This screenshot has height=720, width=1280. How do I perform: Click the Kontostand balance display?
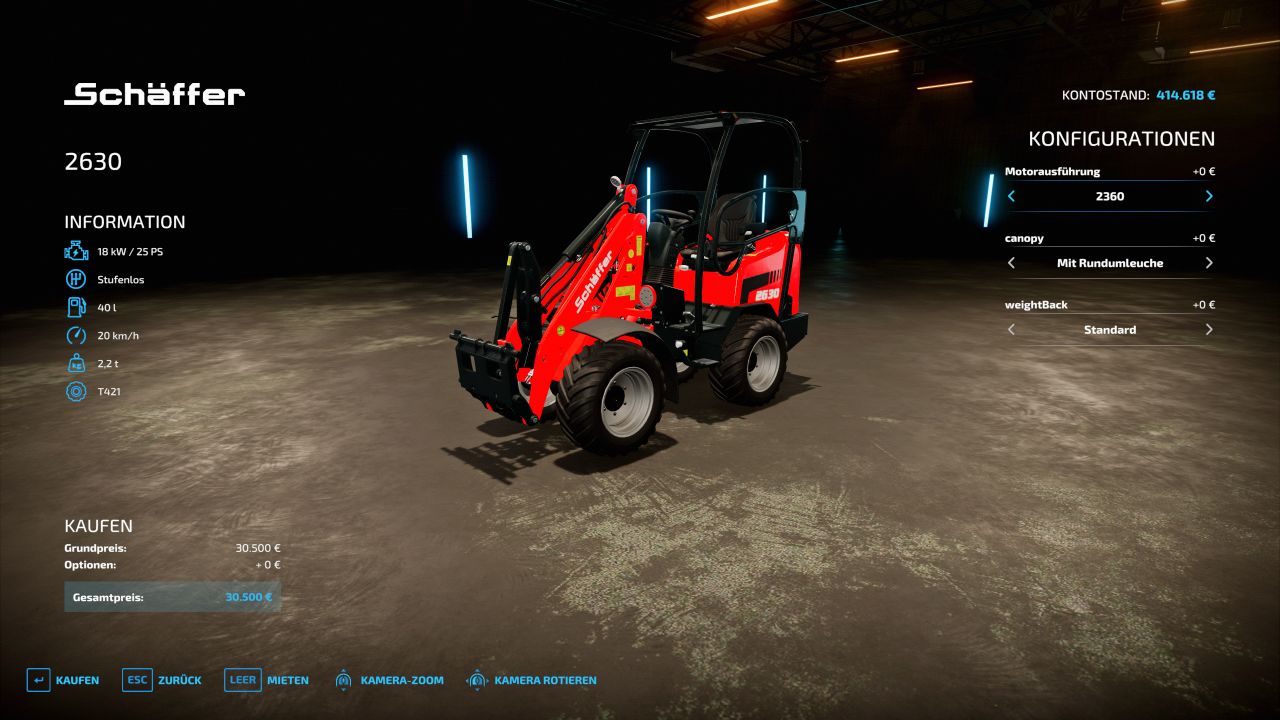(x=1139, y=95)
